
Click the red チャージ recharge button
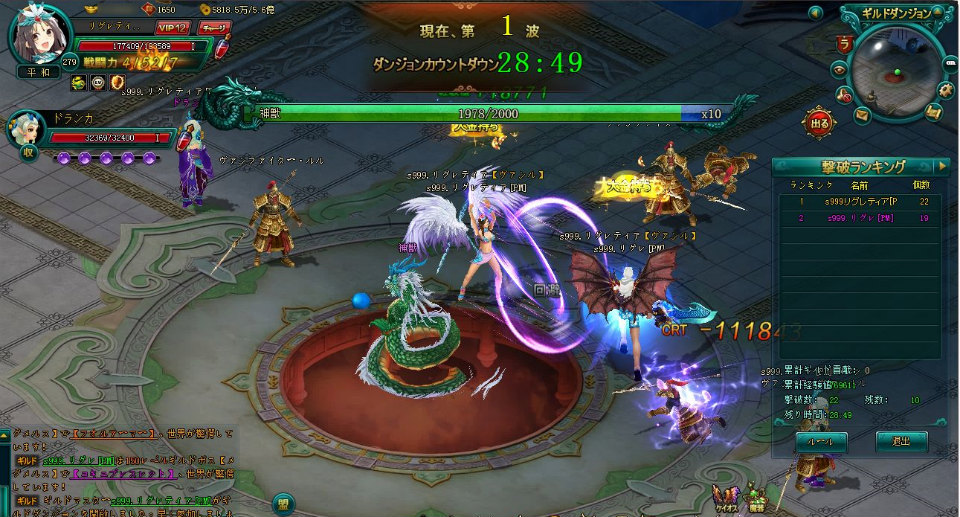[213, 27]
